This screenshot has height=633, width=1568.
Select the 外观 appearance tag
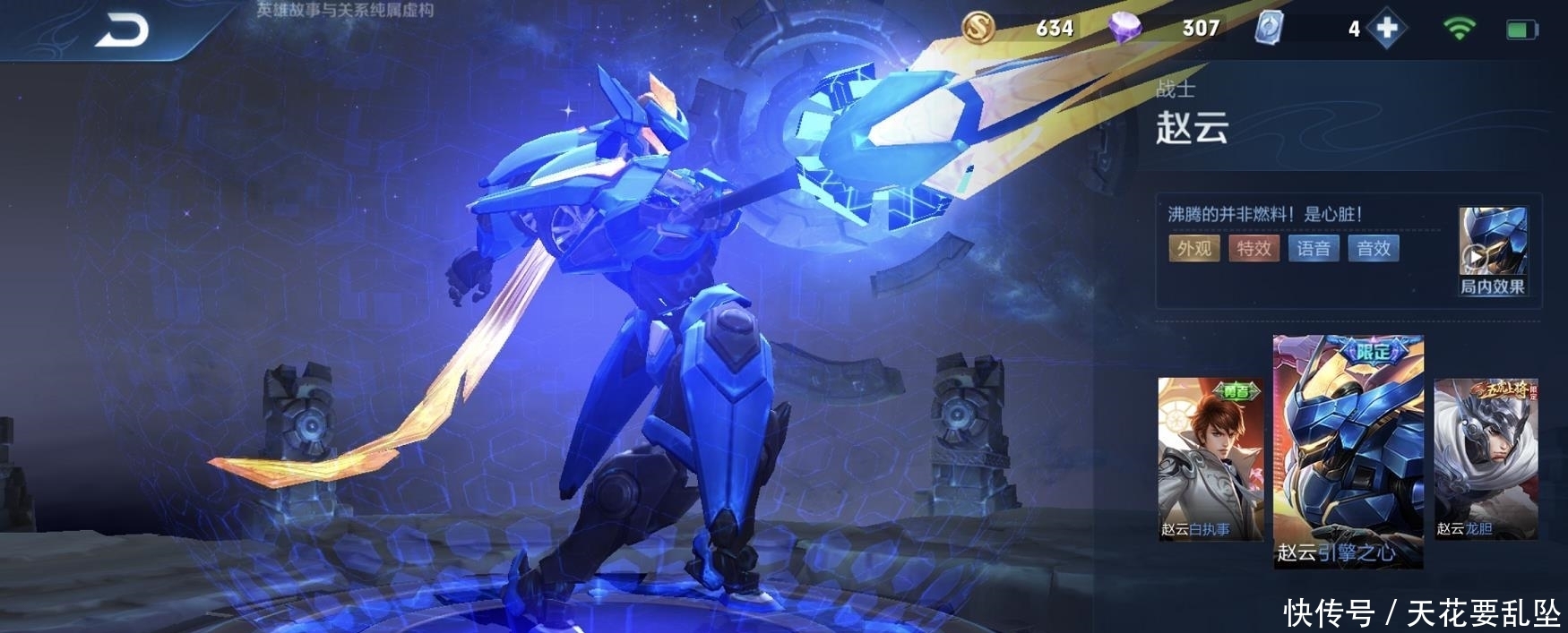coord(1193,249)
